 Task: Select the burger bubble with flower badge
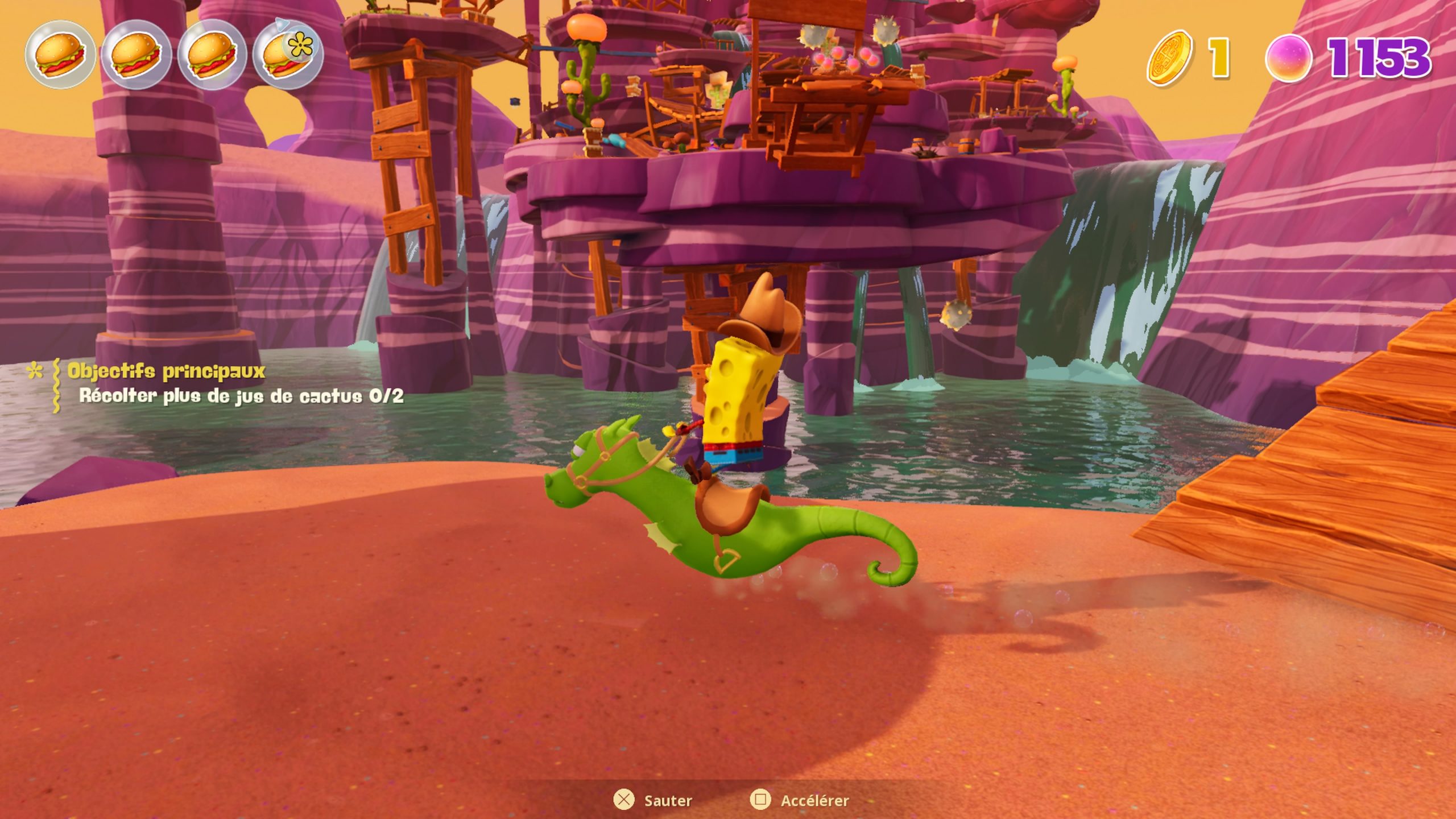(288, 55)
